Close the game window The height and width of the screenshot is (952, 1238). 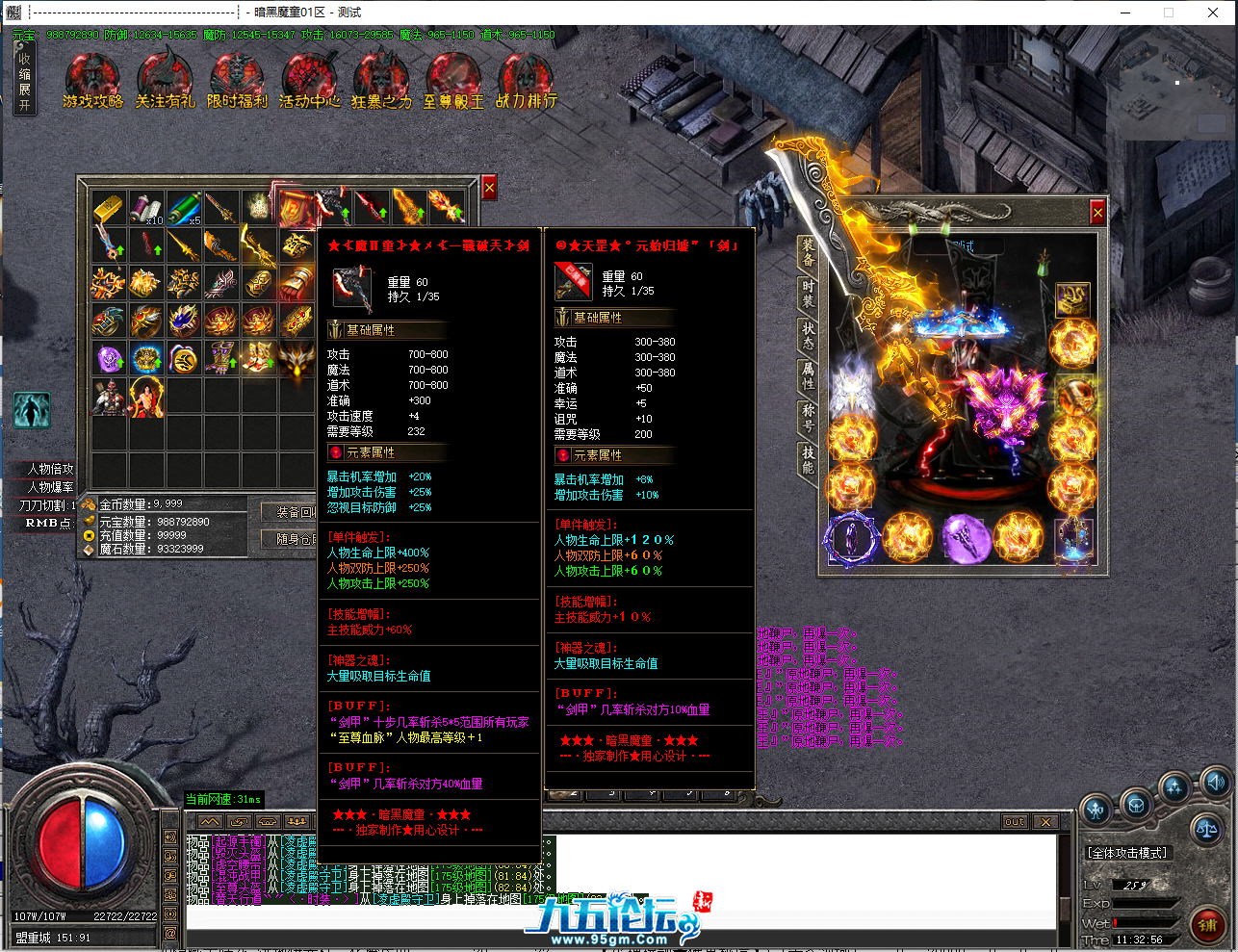click(x=1213, y=13)
